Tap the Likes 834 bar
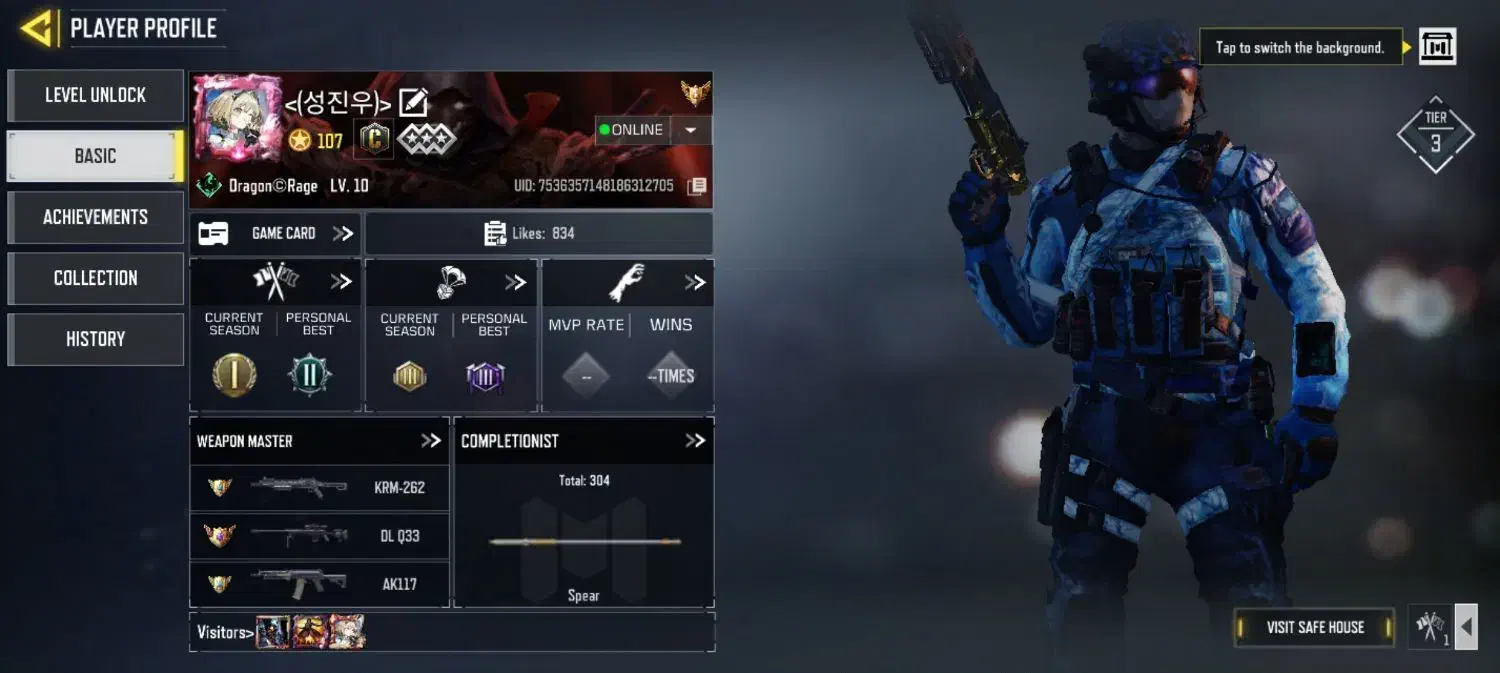Image resolution: width=1500 pixels, height=673 pixels. [539, 233]
